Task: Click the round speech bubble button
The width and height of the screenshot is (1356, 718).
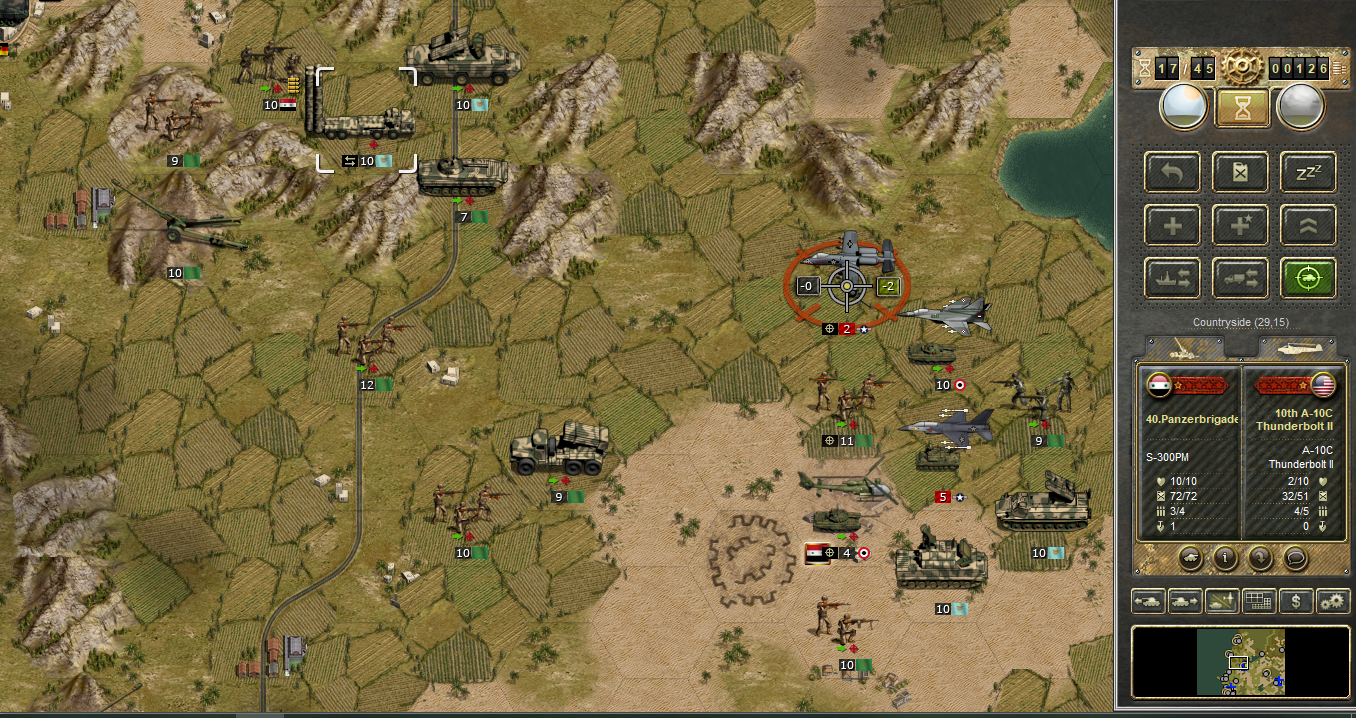Action: pyautogui.click(x=1295, y=558)
